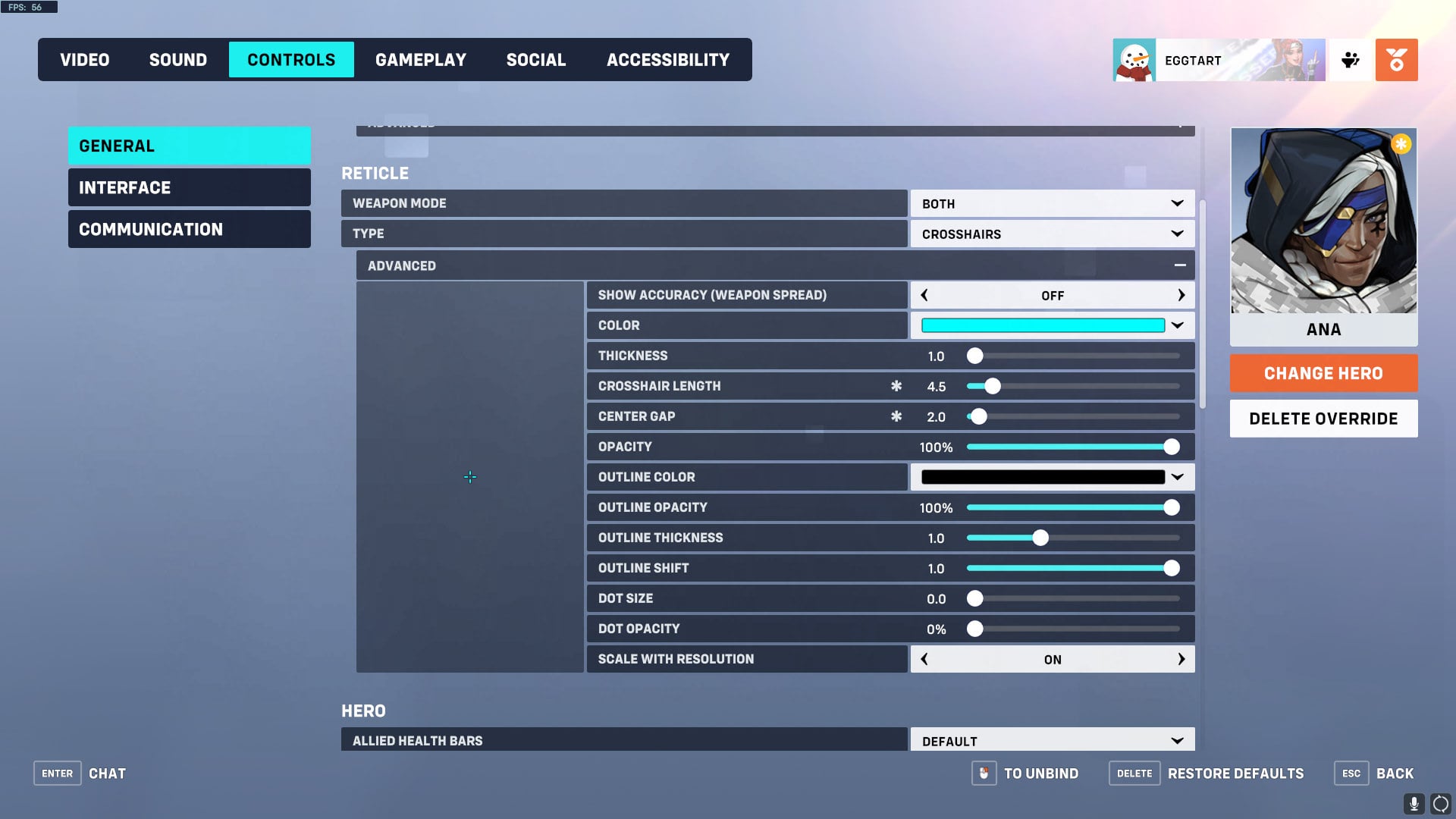
Task: Cycle the Show Accuracy right arrow
Action: pos(1181,295)
